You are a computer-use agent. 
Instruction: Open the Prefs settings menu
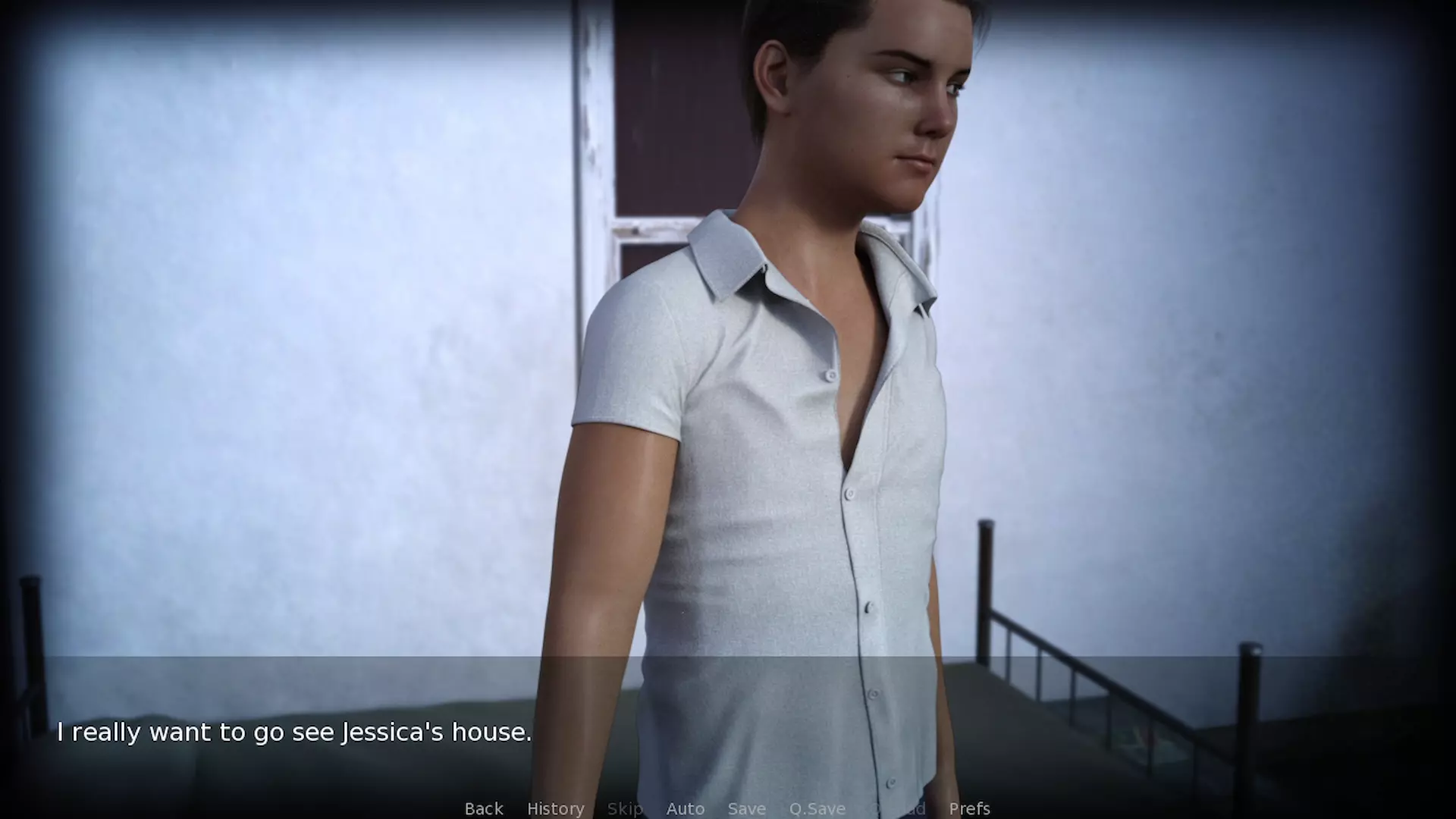coord(969,808)
